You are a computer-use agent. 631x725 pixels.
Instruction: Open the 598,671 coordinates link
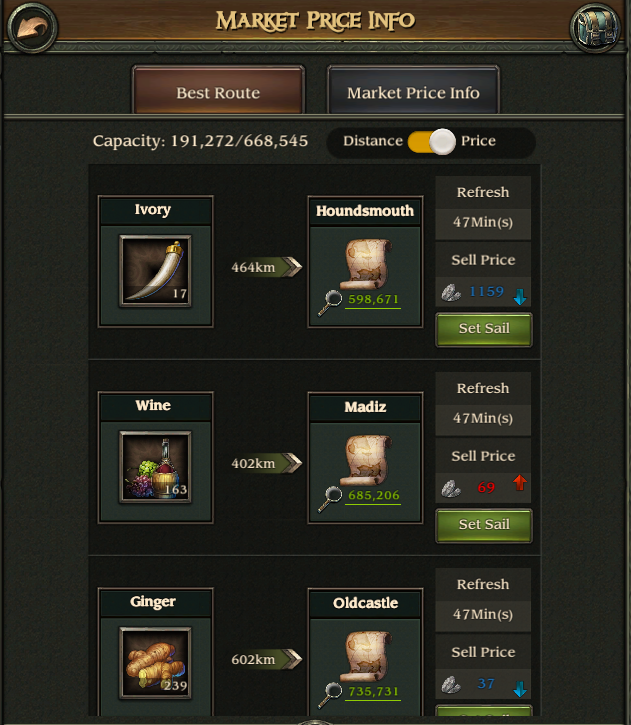pos(373,299)
